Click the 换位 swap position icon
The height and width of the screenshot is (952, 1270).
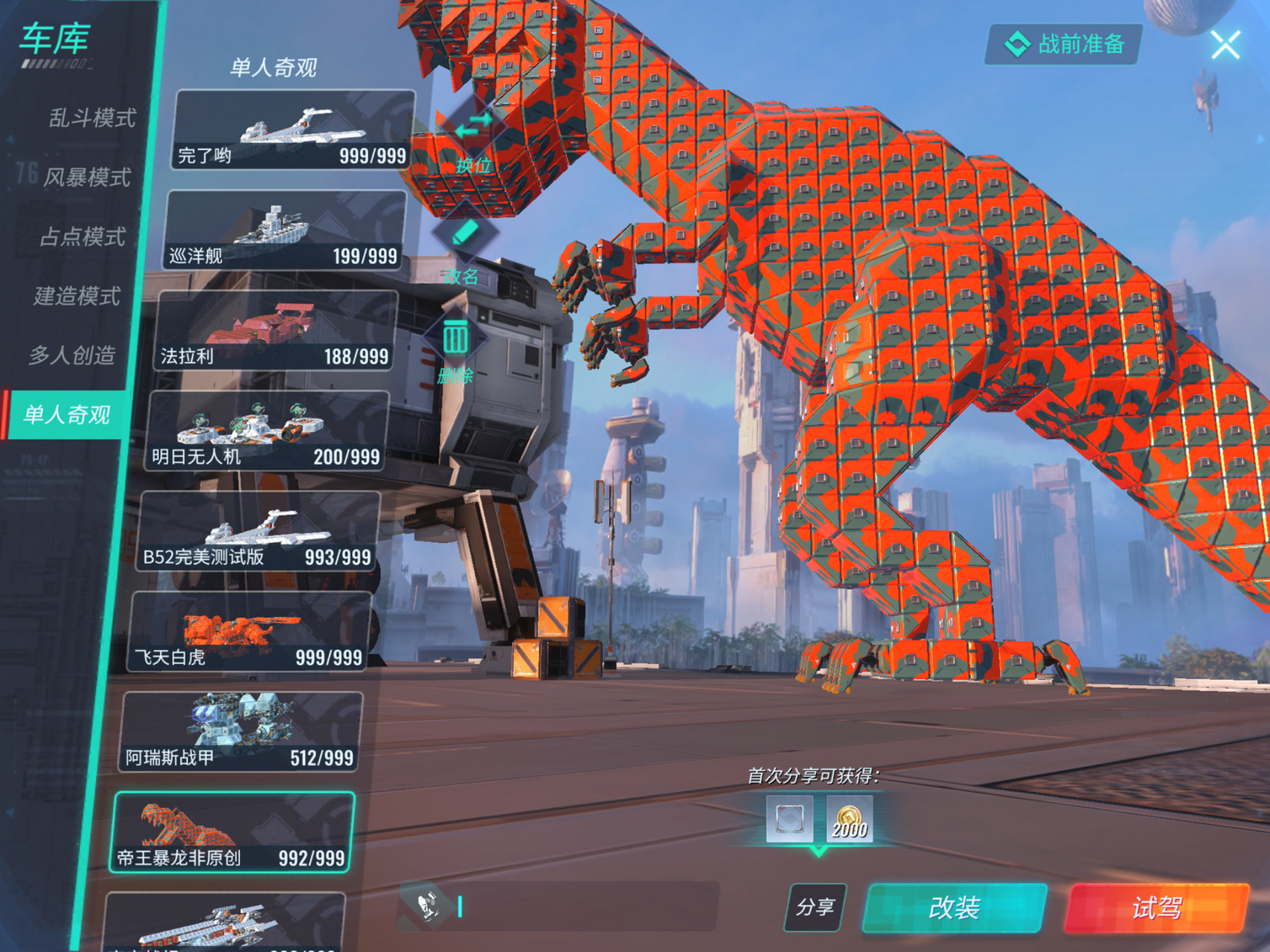point(474,134)
